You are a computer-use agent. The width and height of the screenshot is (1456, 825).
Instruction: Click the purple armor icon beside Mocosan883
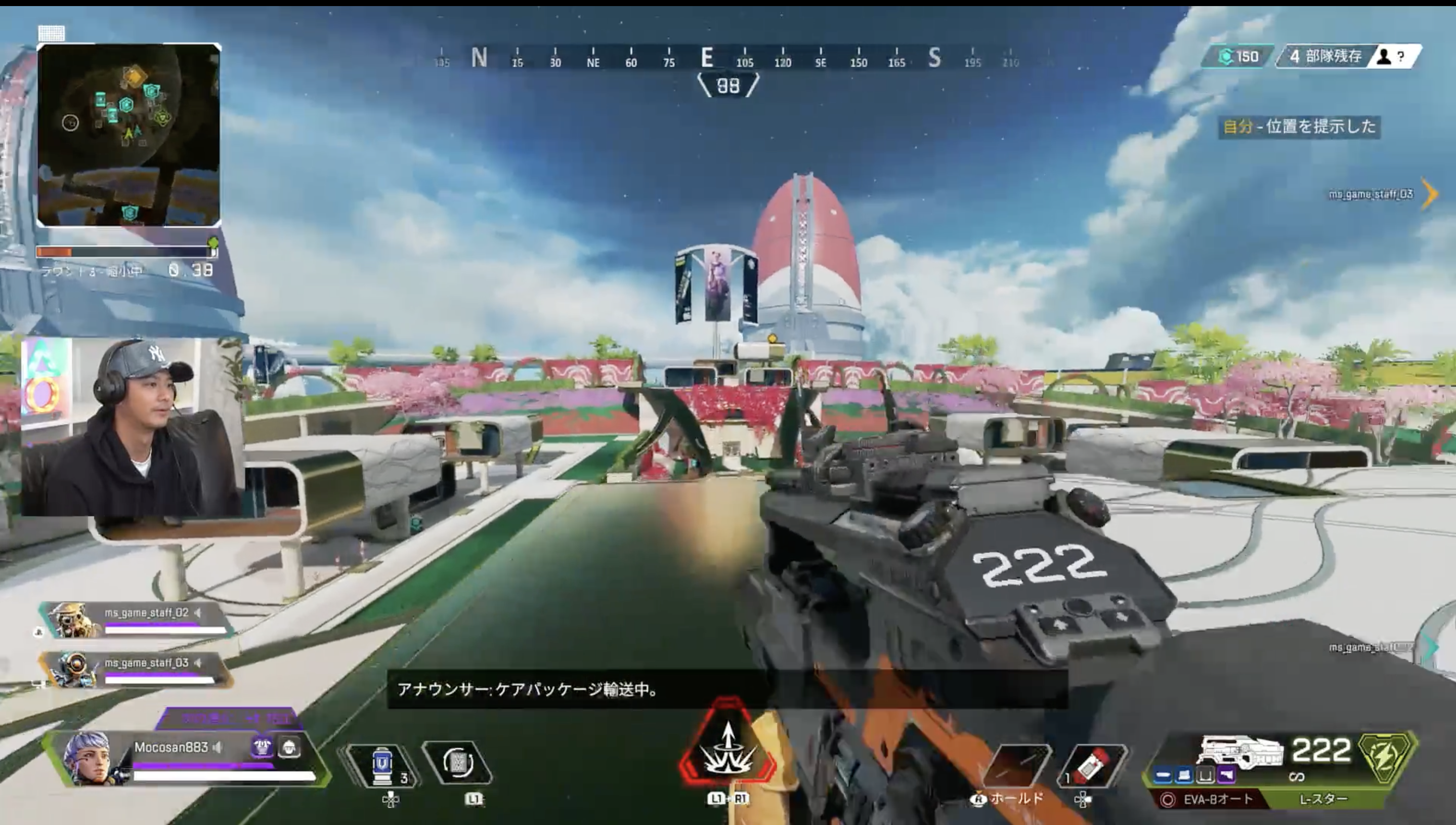(x=262, y=748)
